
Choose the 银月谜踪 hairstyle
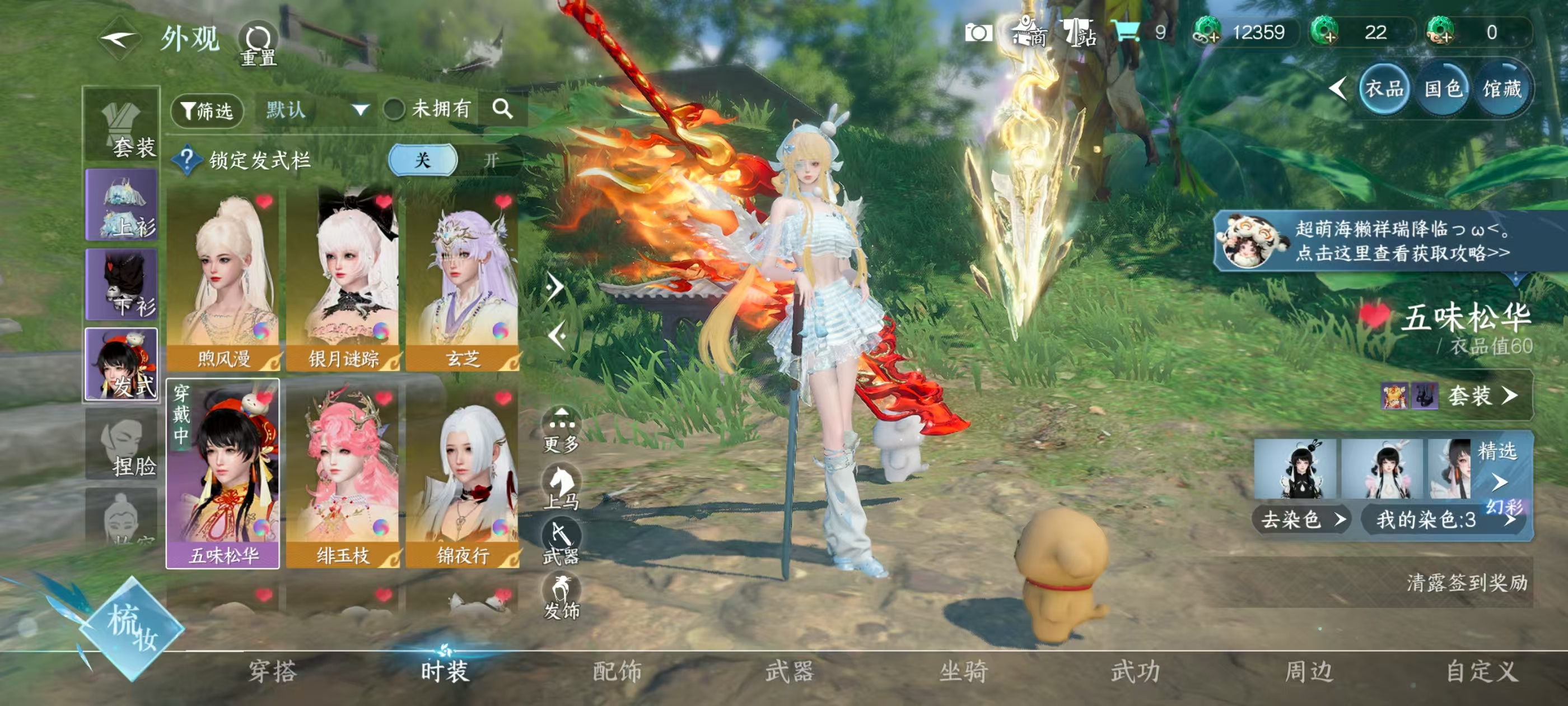click(x=342, y=280)
